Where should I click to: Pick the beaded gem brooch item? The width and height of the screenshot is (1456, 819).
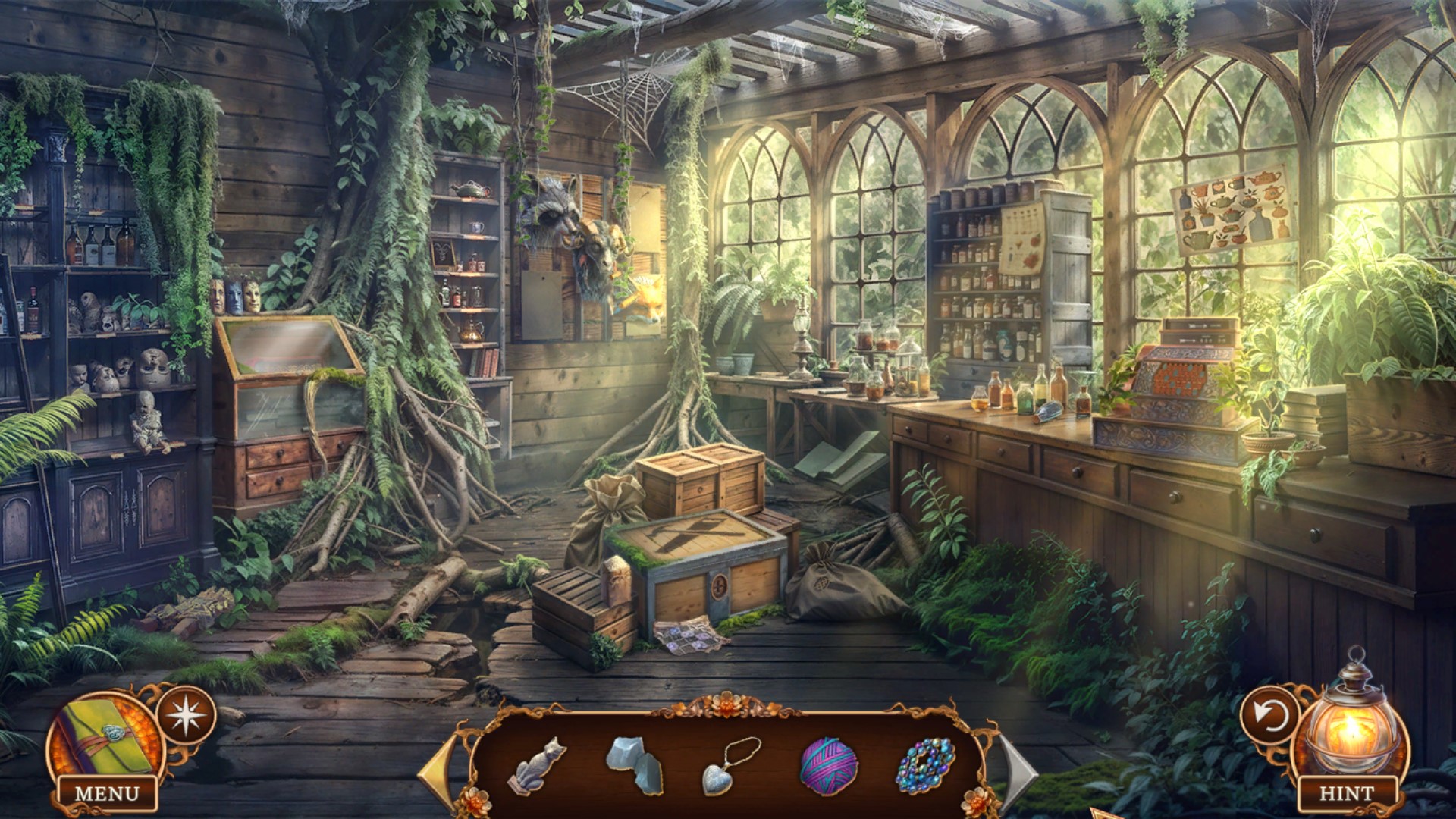coord(925,766)
